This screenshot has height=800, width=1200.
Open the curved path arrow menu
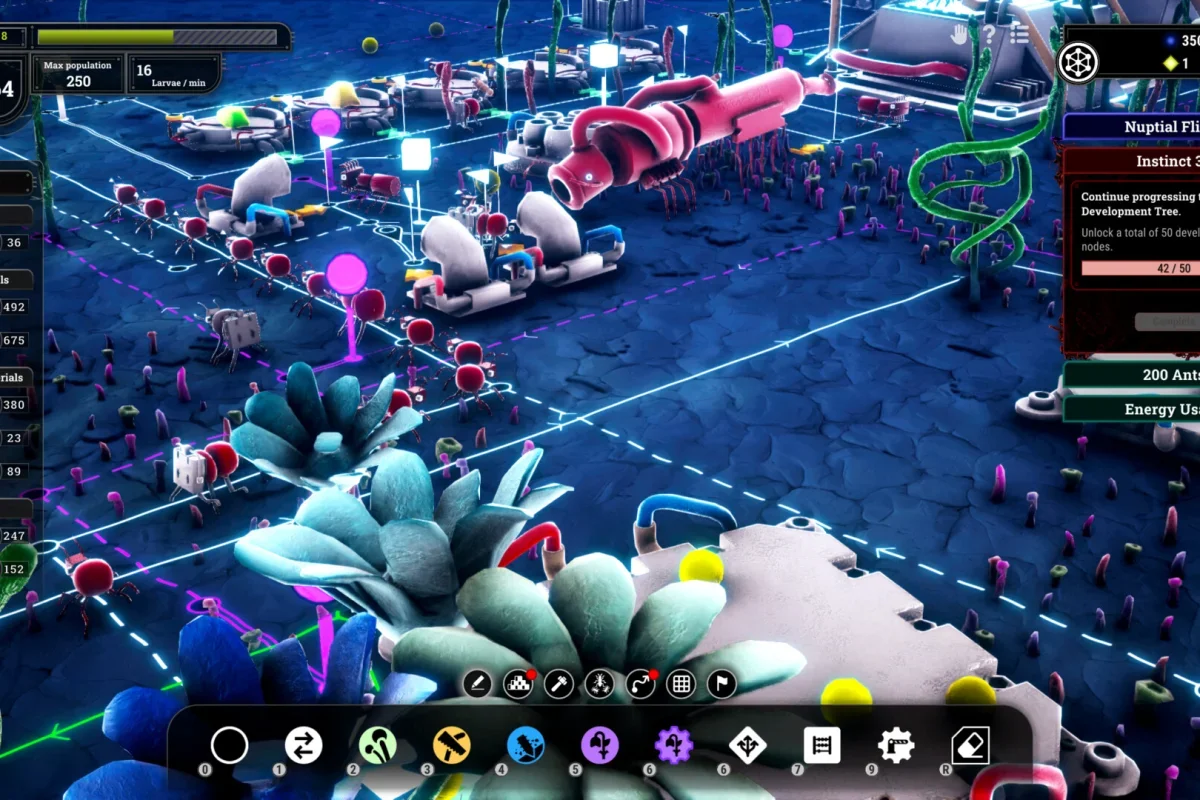click(640, 684)
